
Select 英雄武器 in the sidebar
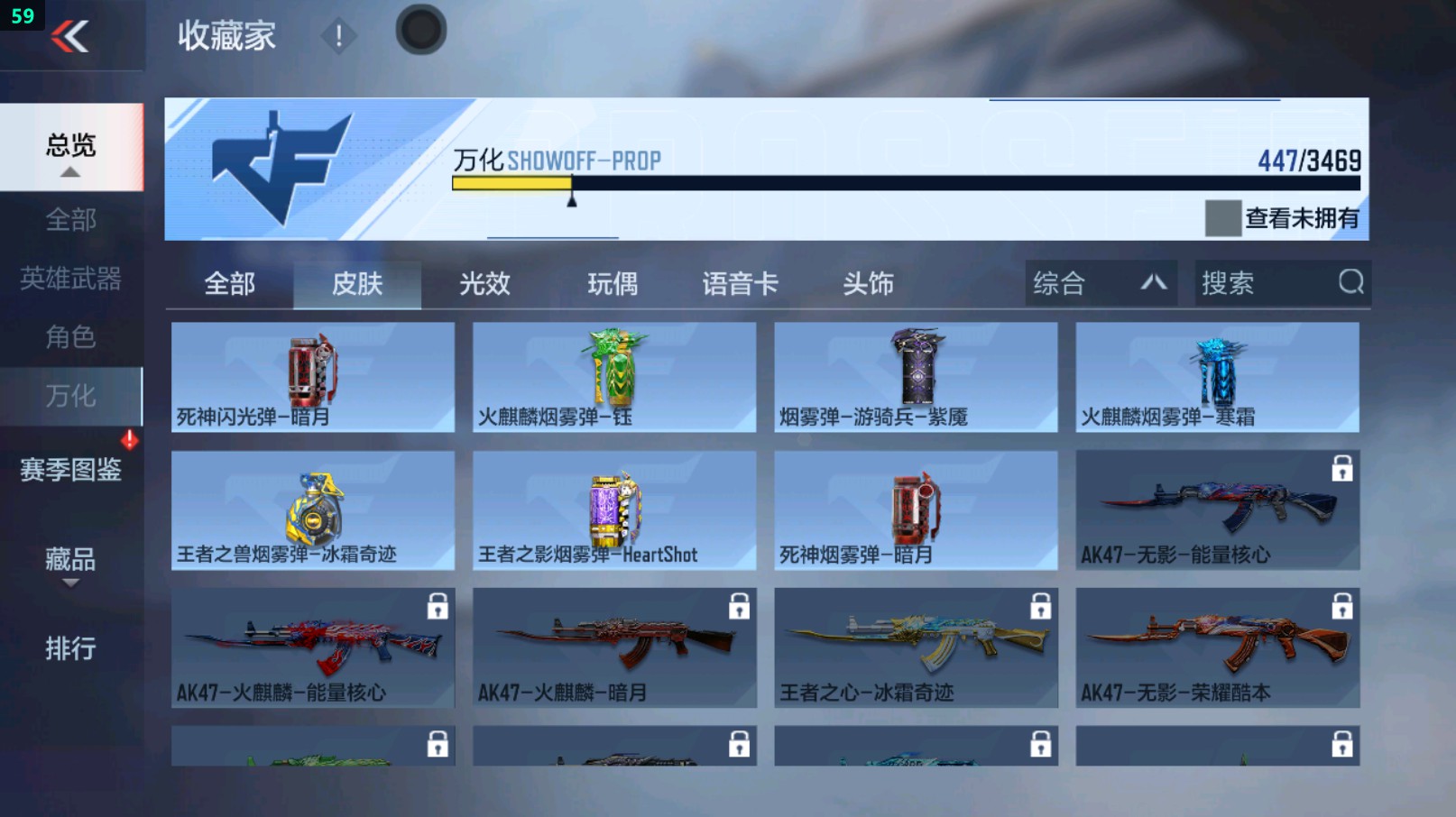click(72, 280)
